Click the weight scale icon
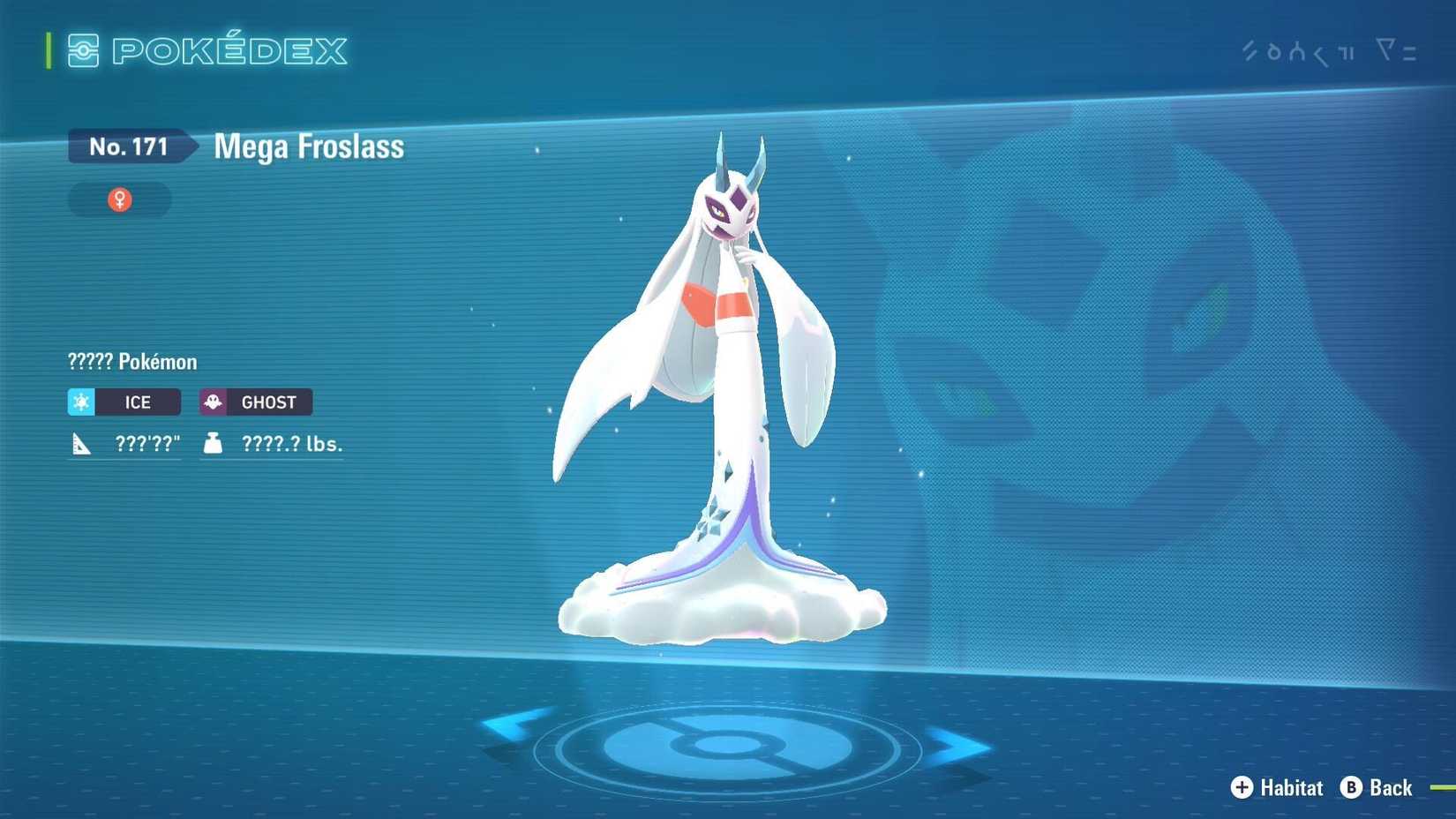Screen dimensions: 1456x819 coord(211,442)
